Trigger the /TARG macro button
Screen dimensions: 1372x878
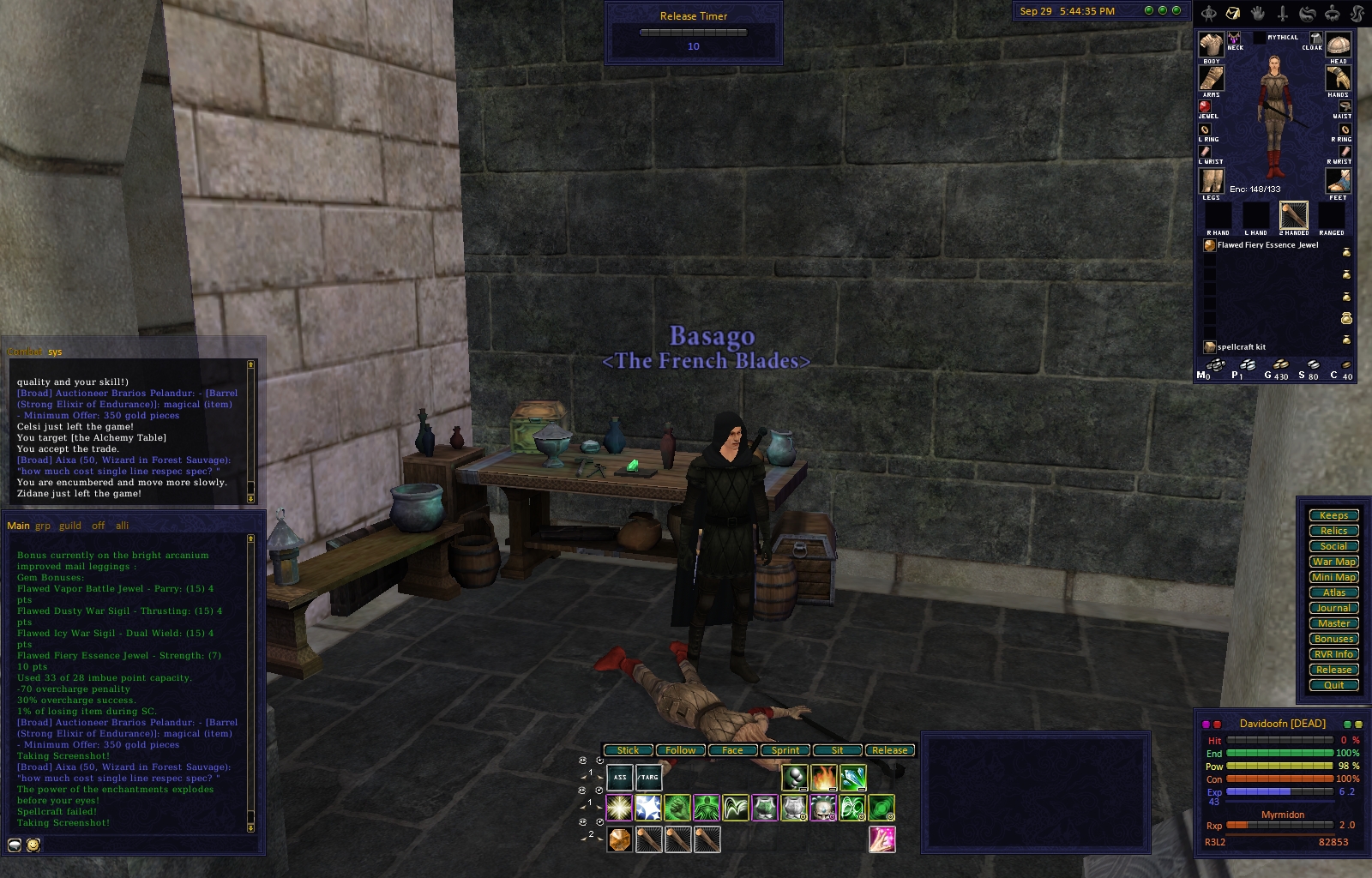pyautogui.click(x=648, y=778)
